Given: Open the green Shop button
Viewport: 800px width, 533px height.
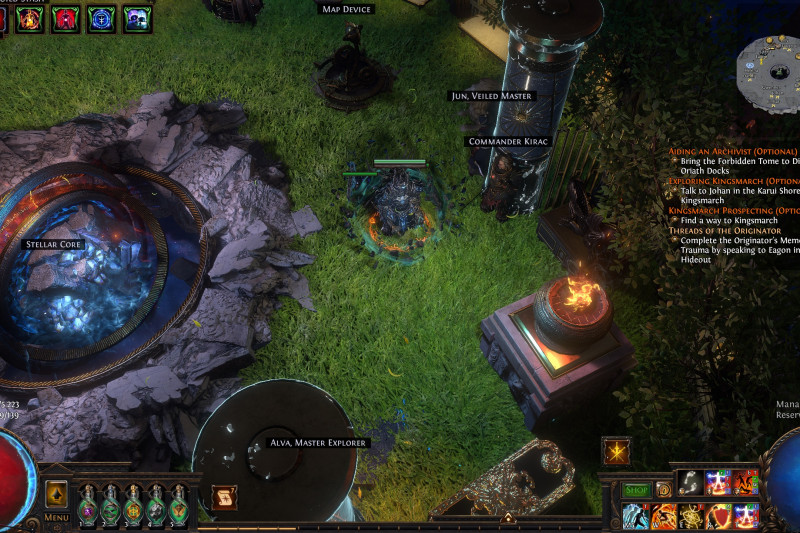Looking at the screenshot, I should click(x=637, y=490).
